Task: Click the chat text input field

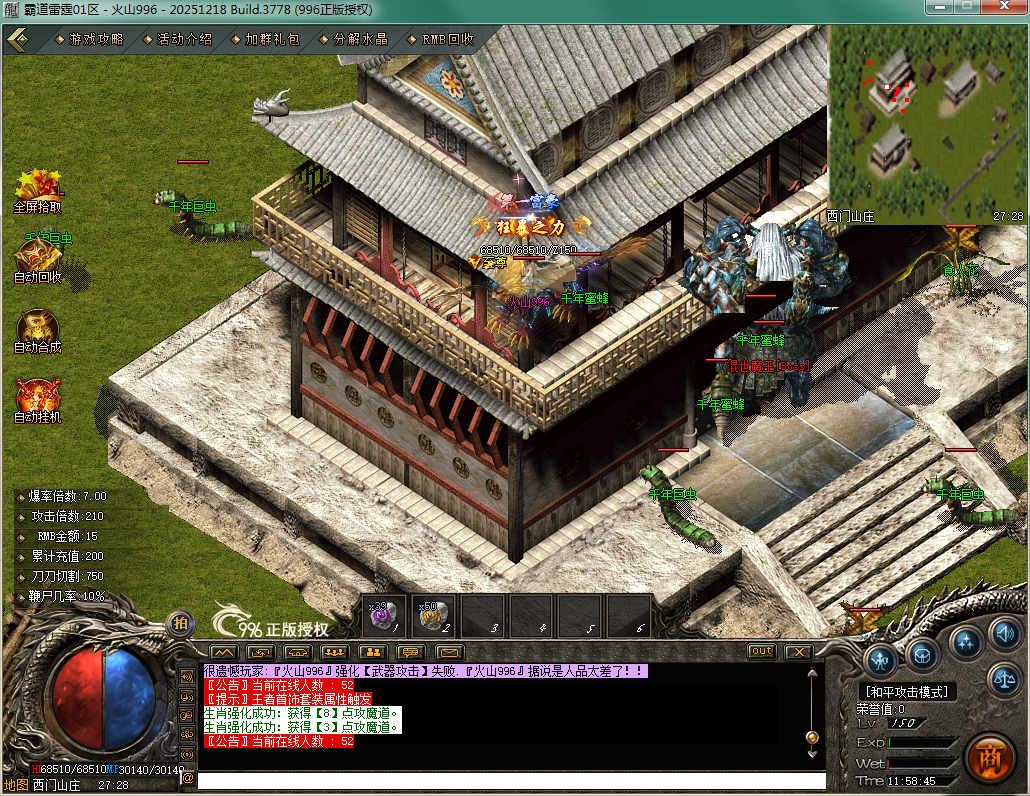Action: tap(510, 780)
